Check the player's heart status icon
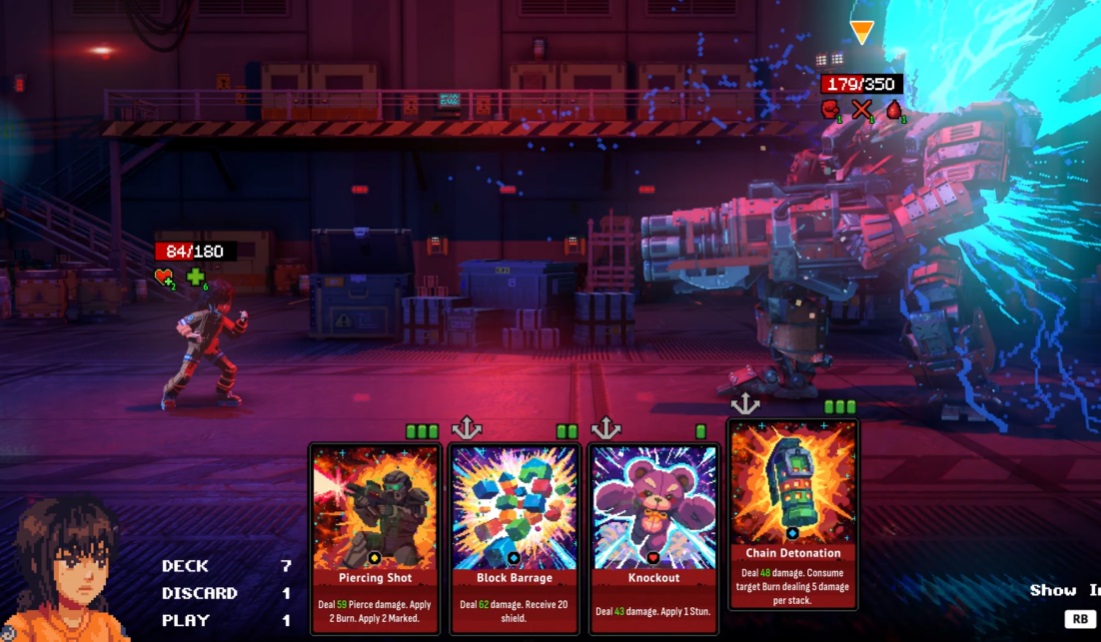Screen dimensions: 1101x642 click(164, 277)
